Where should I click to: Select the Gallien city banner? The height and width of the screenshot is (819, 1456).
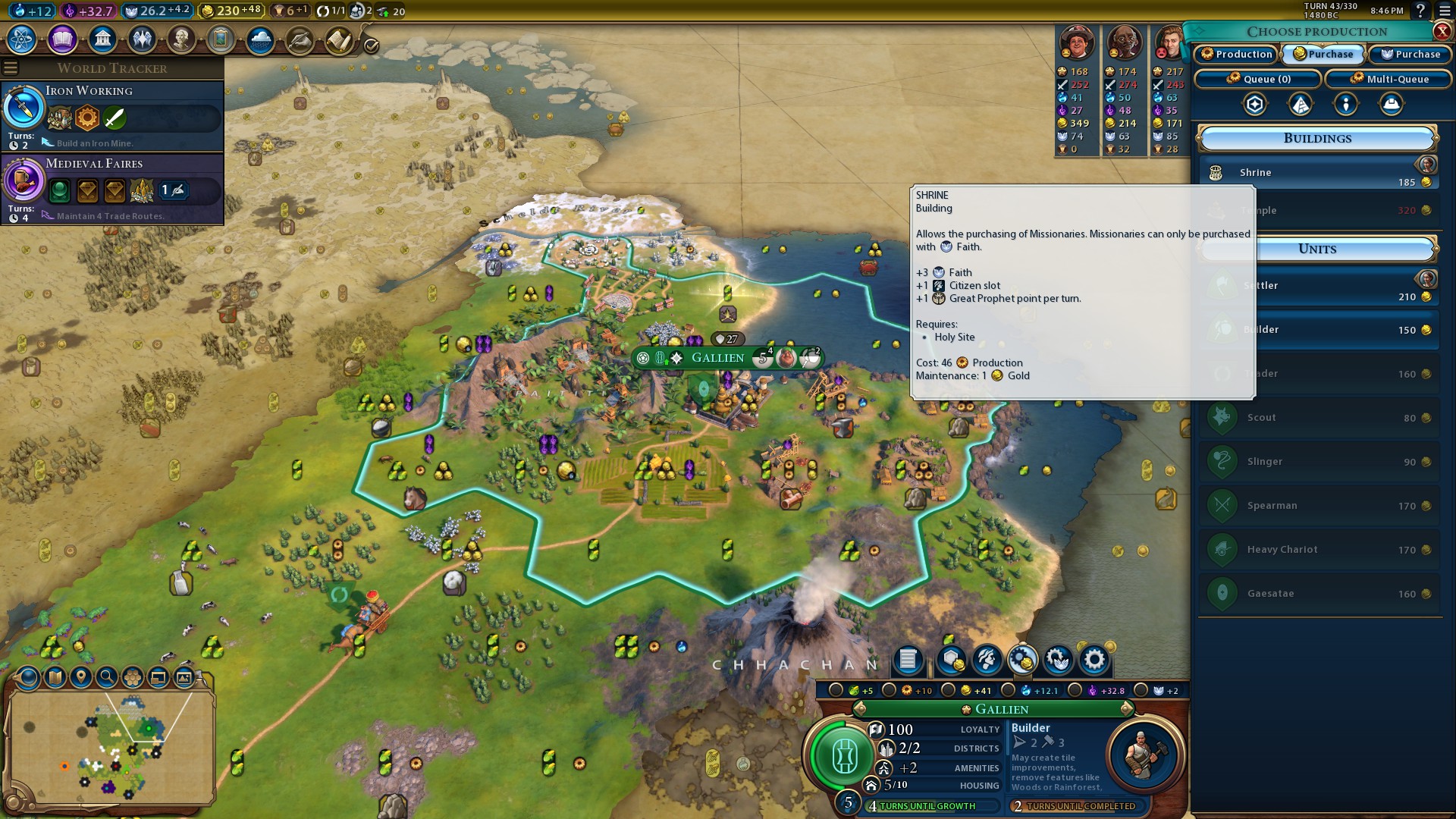pyautogui.click(x=717, y=358)
